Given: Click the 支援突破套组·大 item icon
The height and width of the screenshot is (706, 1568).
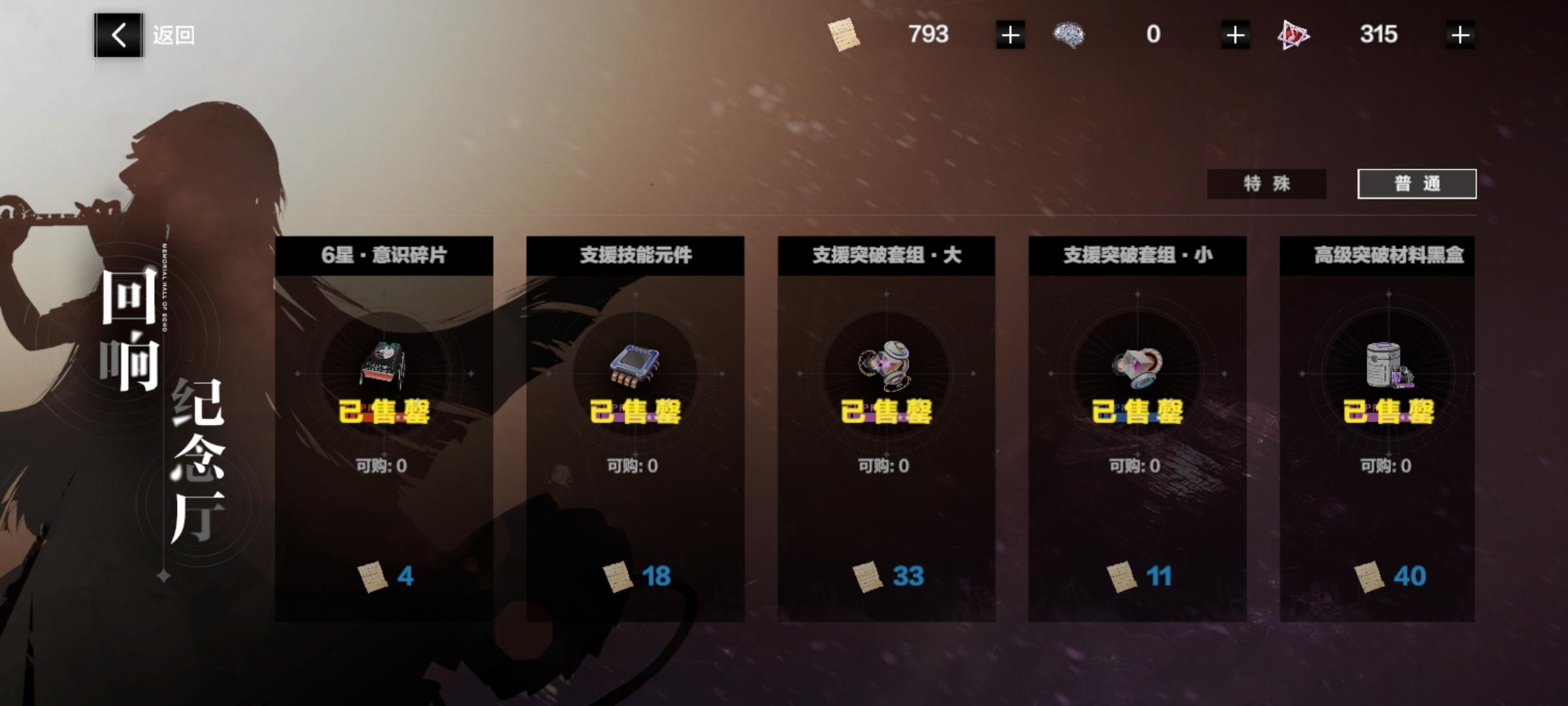Looking at the screenshot, I should [885, 366].
